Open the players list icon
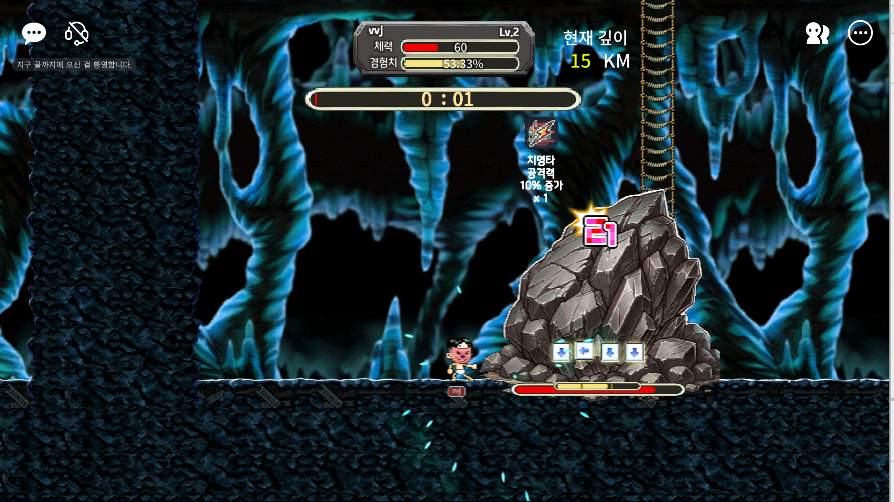 coord(817,34)
